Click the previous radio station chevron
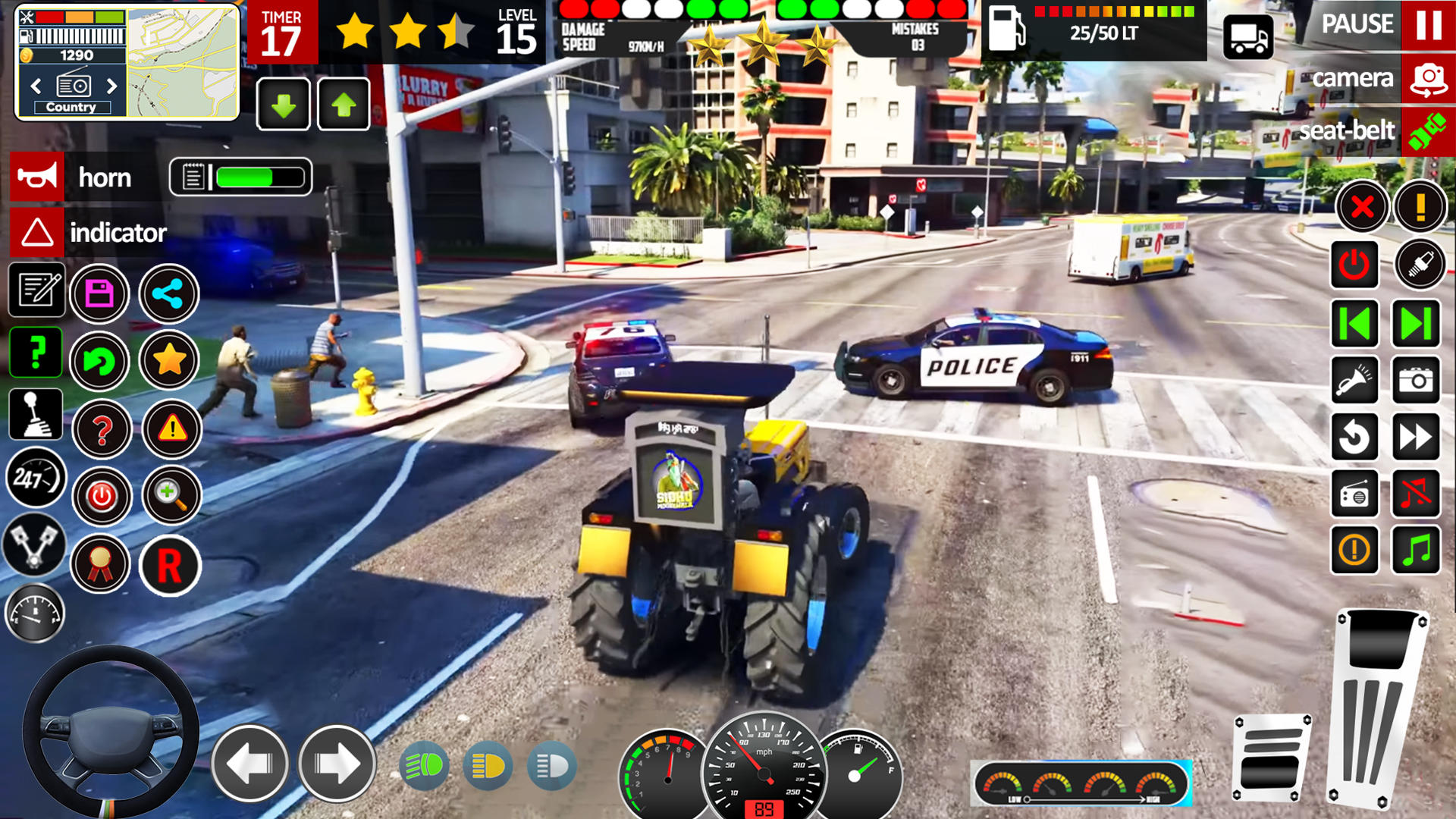Image resolution: width=1456 pixels, height=819 pixels. [35, 86]
